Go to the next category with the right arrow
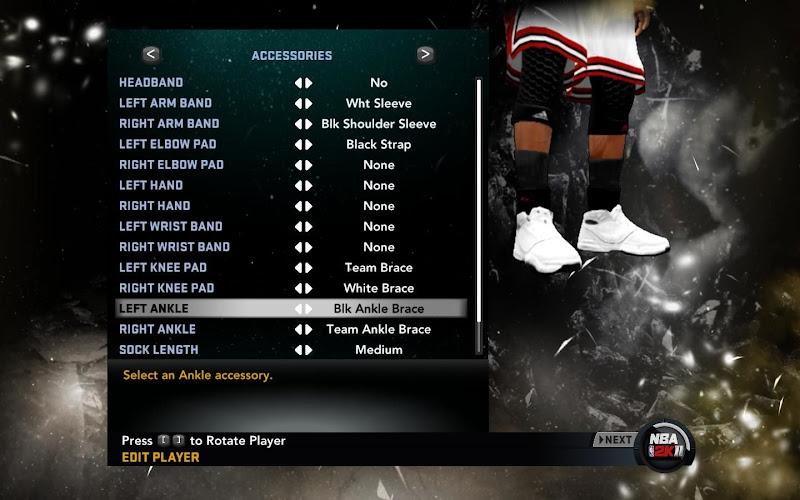The image size is (800, 500). point(425,55)
